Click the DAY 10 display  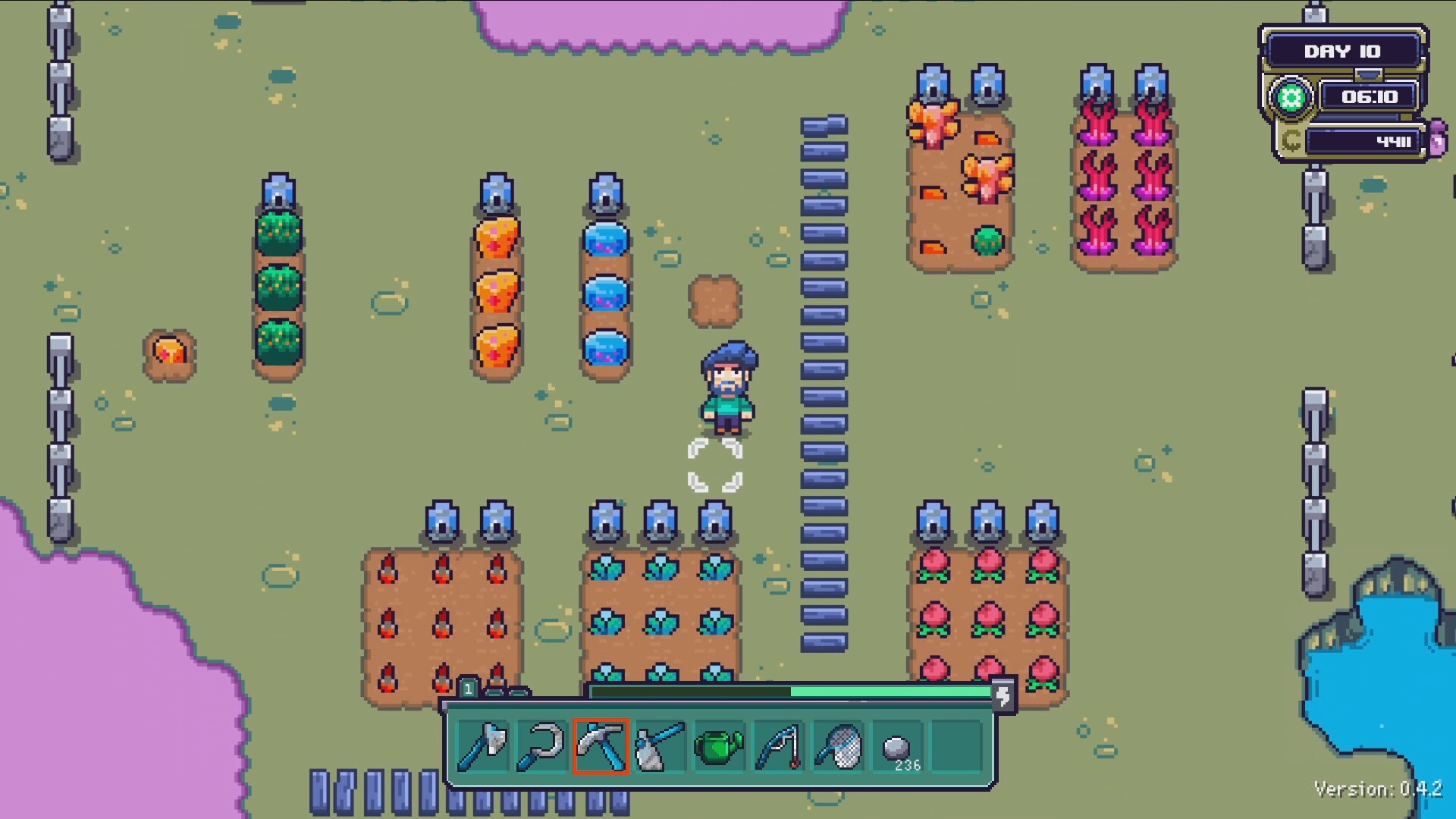click(x=1344, y=51)
